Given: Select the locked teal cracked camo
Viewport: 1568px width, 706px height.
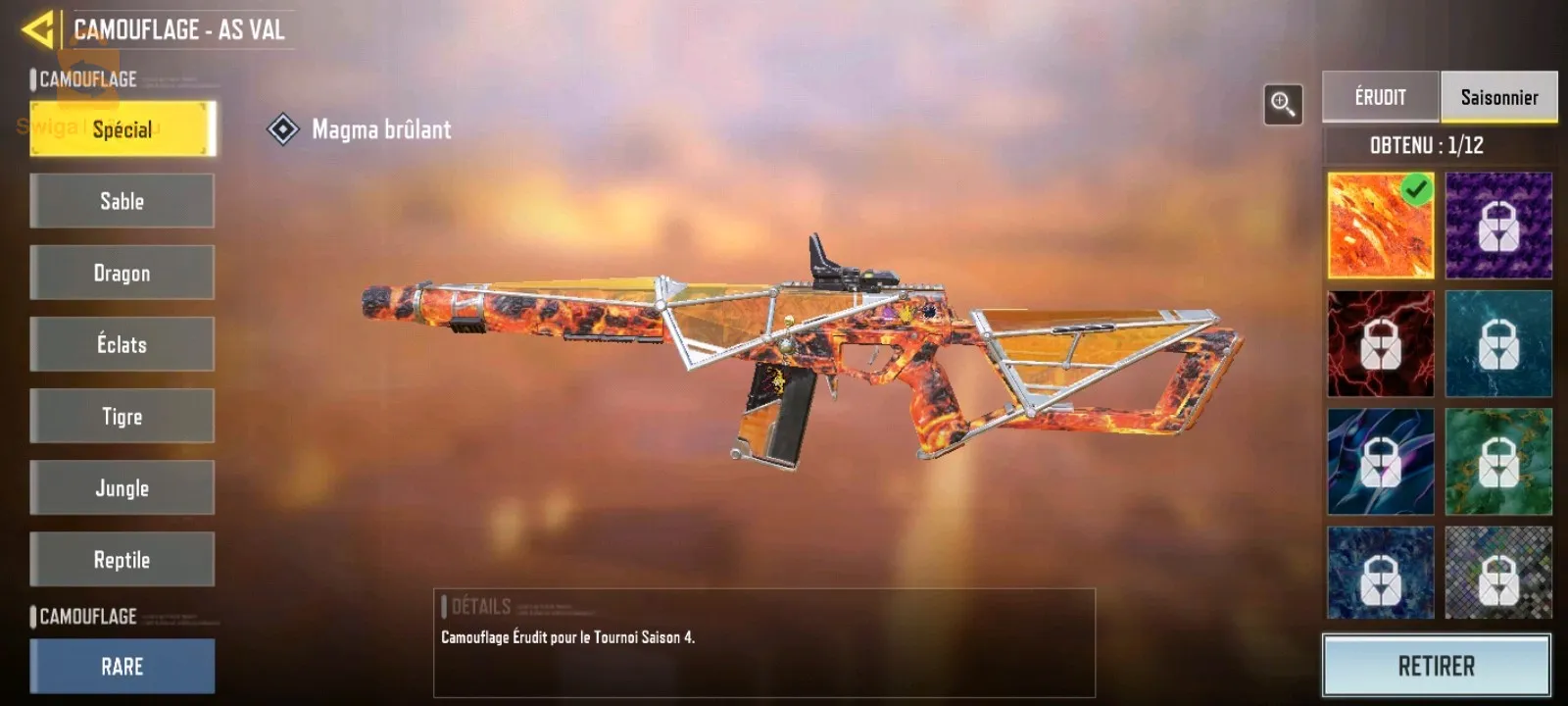Looking at the screenshot, I should pos(1498,343).
